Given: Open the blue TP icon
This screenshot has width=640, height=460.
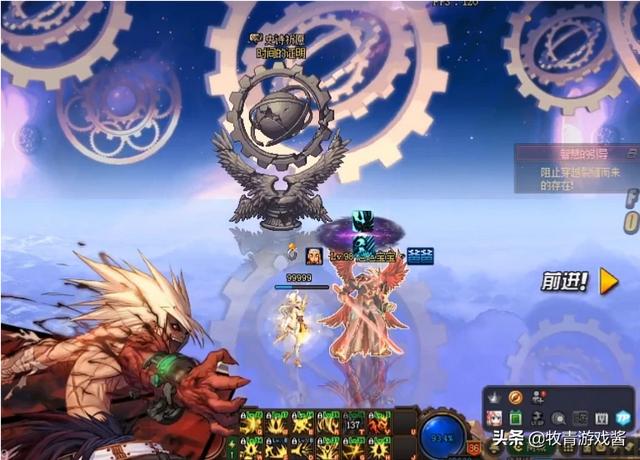Looking at the screenshot, I should coord(624,418).
